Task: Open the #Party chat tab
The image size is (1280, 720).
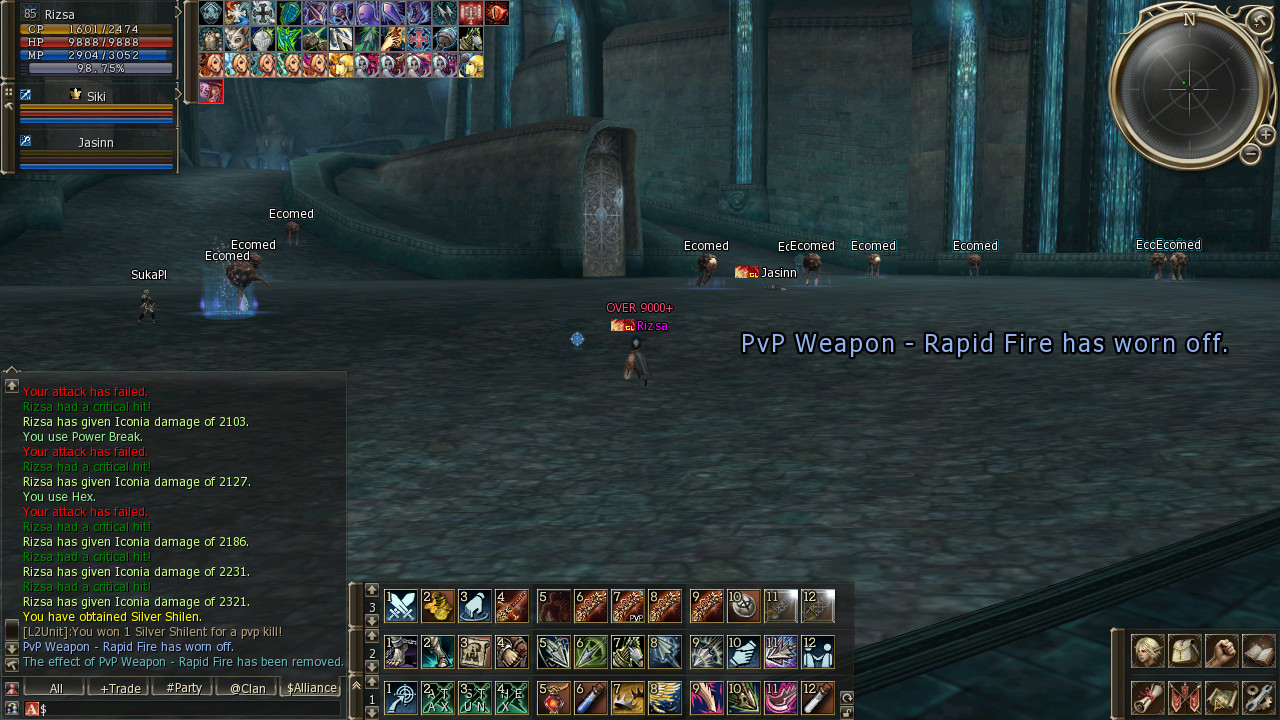Action: pos(183,688)
